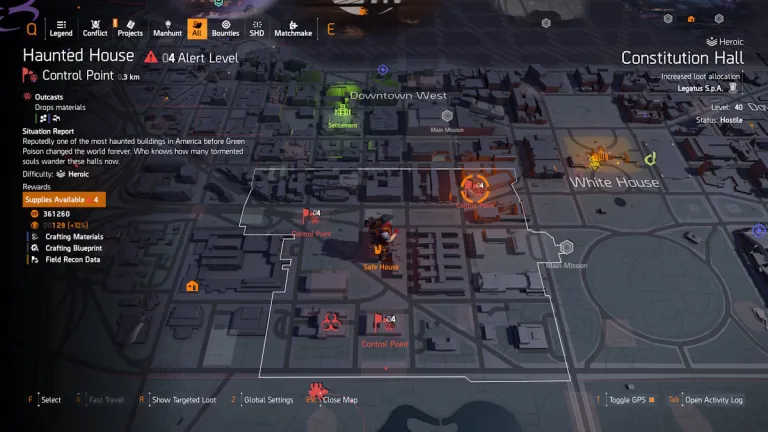Viewport: 768px width, 432px height.
Task: Select the biohazard contaminated zone marker
Action: [330, 322]
